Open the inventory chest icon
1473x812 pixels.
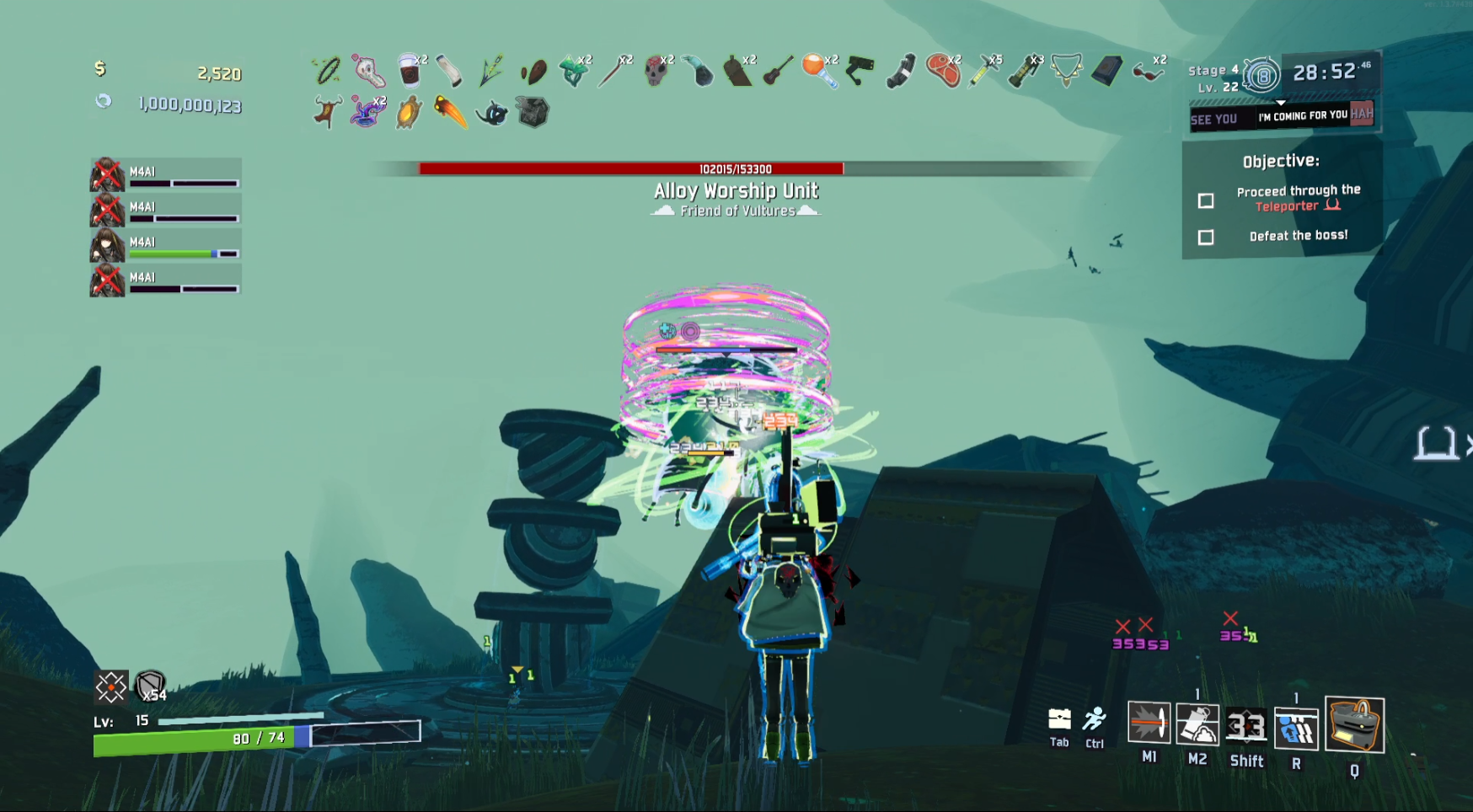point(1059,719)
